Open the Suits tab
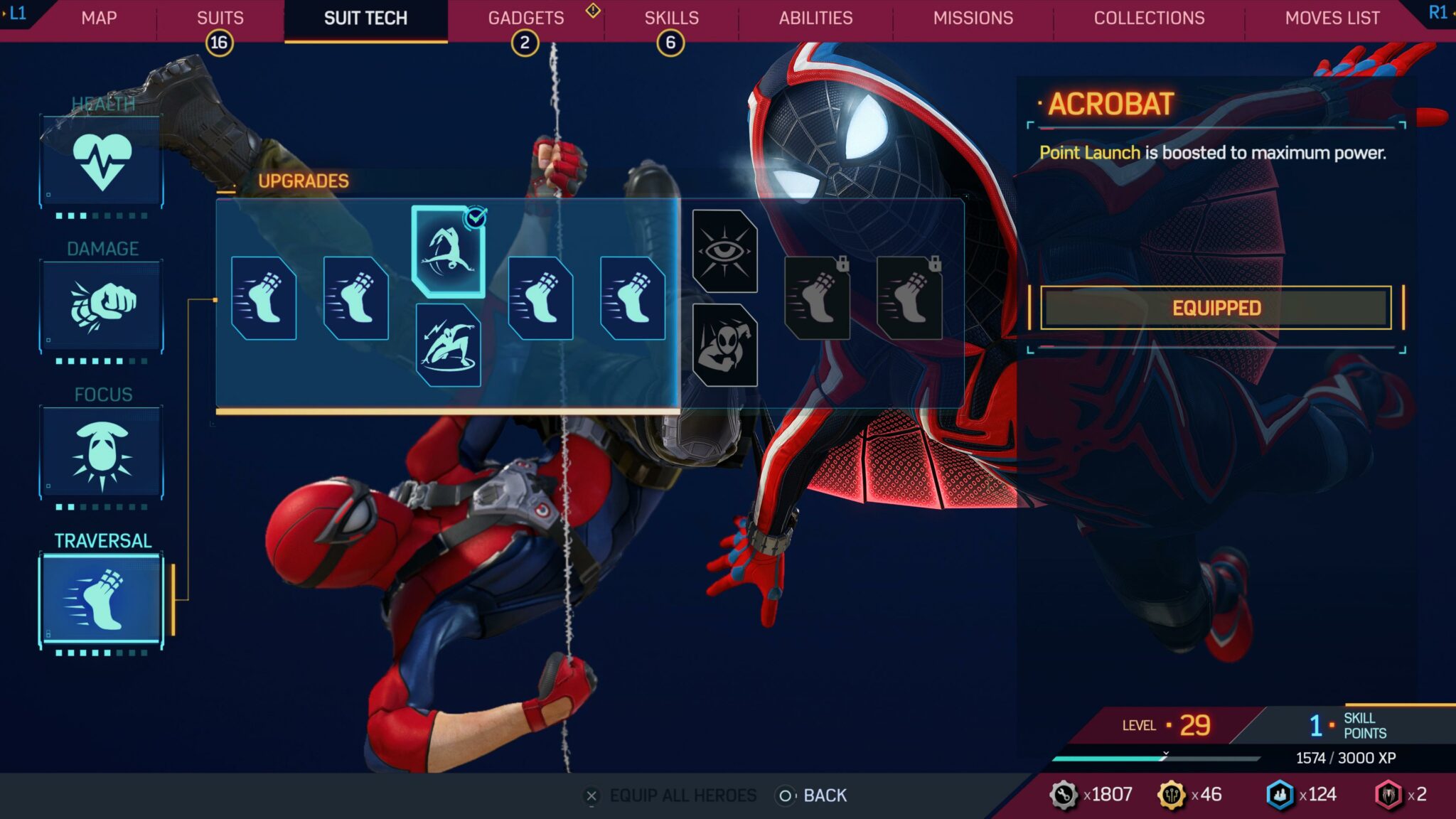This screenshot has height=819, width=1456. tap(220, 18)
